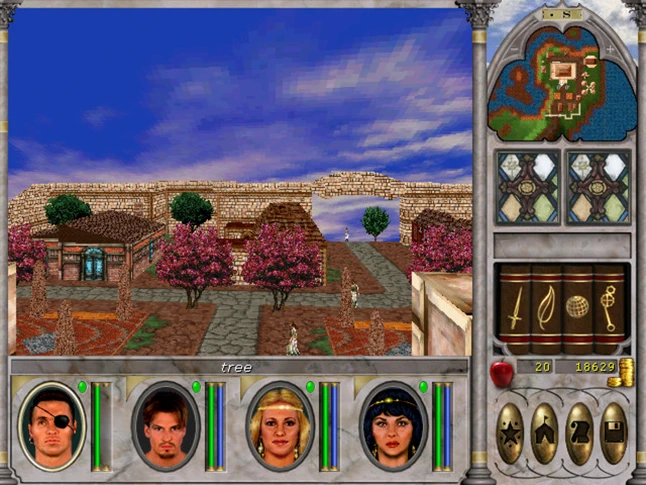The width and height of the screenshot is (646, 485).
Task: Select the blonde woman character portrait
Action: click(x=280, y=425)
